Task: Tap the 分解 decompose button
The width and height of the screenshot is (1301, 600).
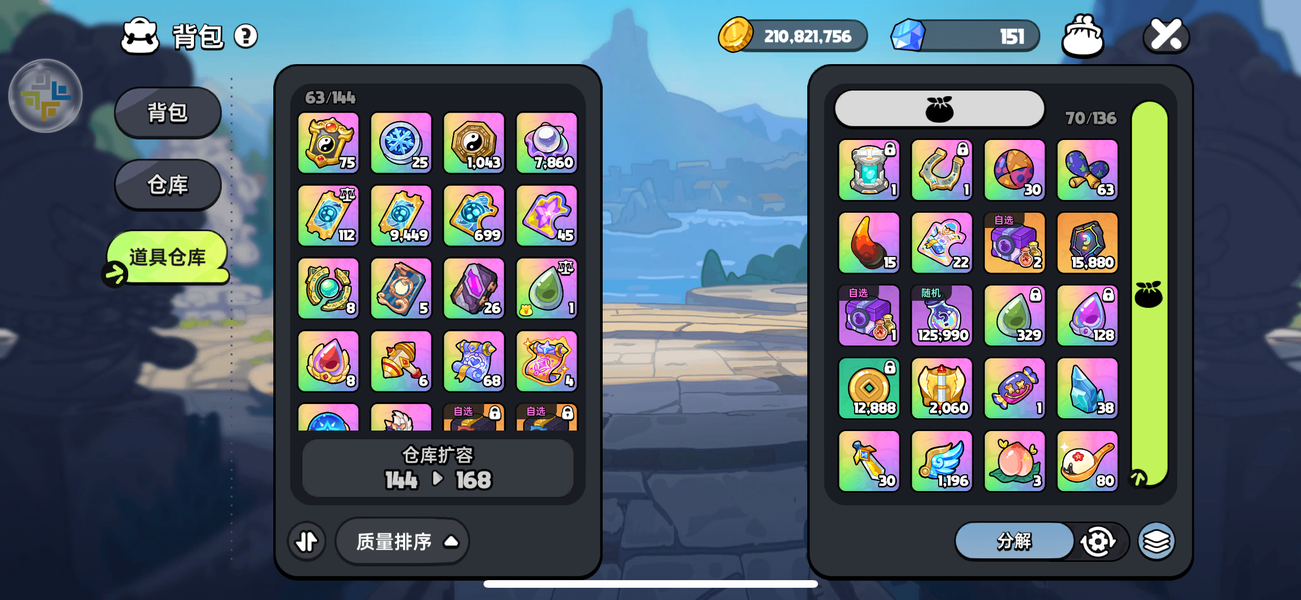Action: [x=1014, y=541]
